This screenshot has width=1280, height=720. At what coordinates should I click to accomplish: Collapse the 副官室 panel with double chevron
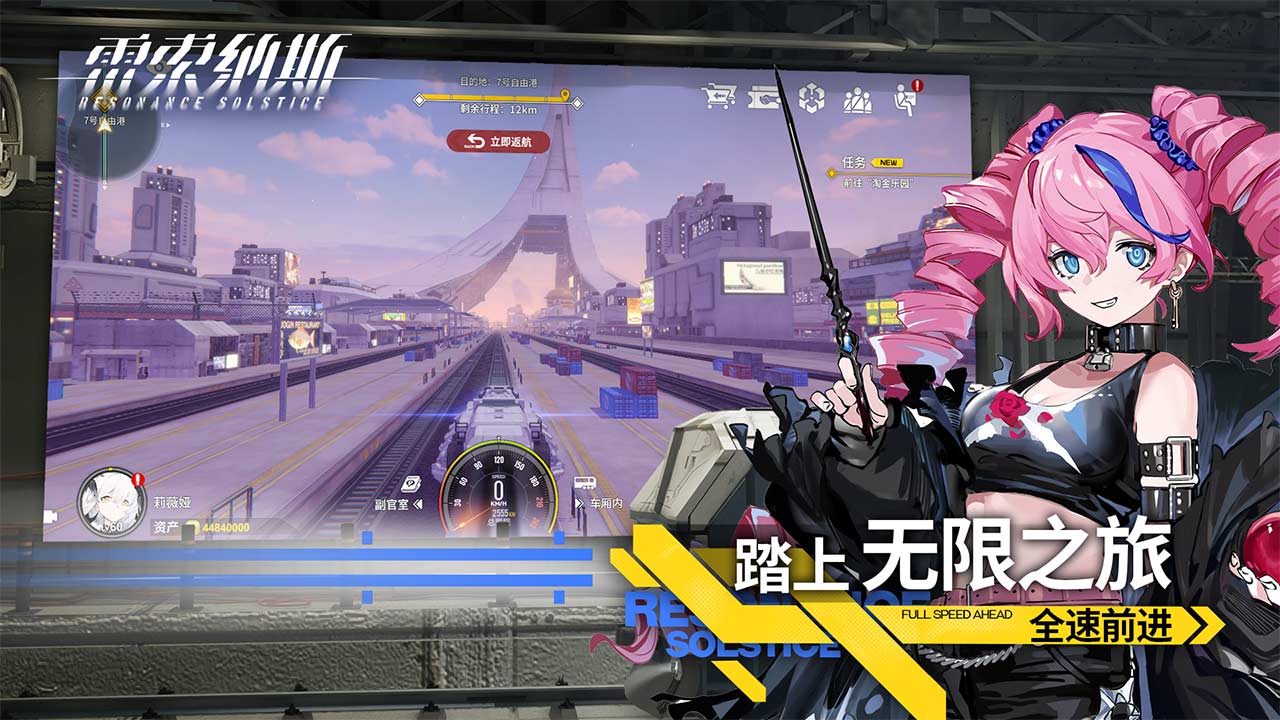click(418, 503)
